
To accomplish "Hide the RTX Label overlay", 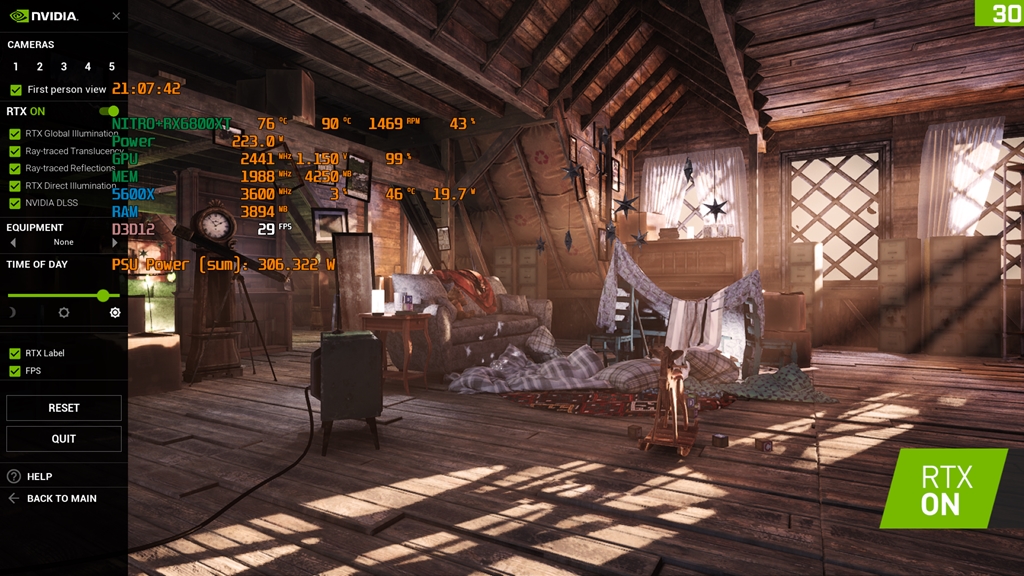I will point(15,353).
